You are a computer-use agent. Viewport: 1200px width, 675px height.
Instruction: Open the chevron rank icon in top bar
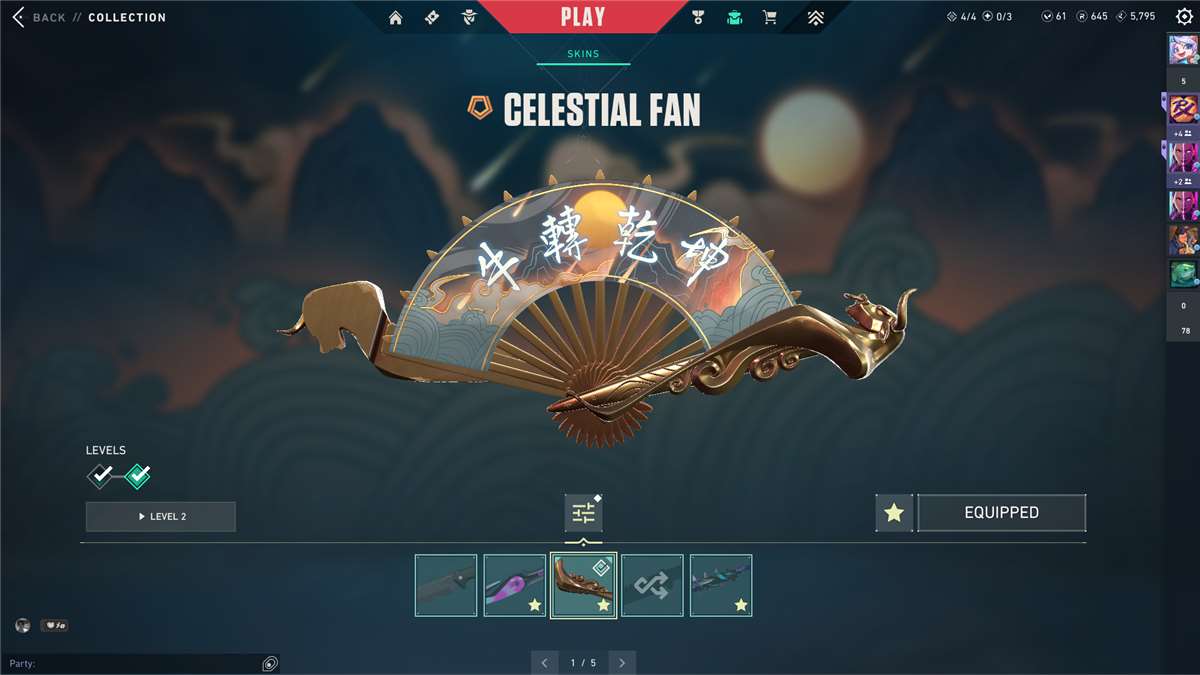pyautogui.click(x=816, y=17)
